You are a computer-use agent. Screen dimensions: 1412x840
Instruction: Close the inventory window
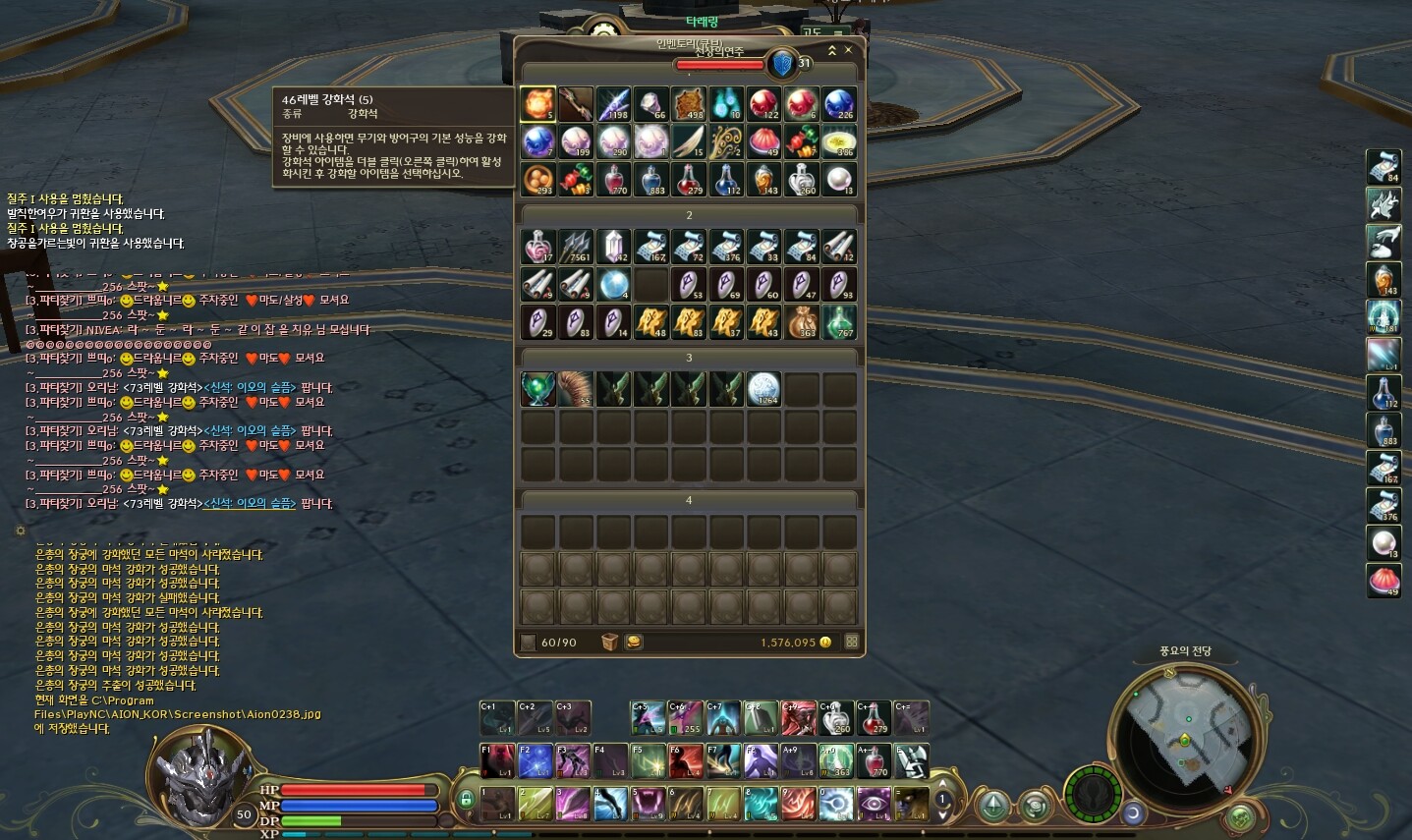click(x=849, y=50)
